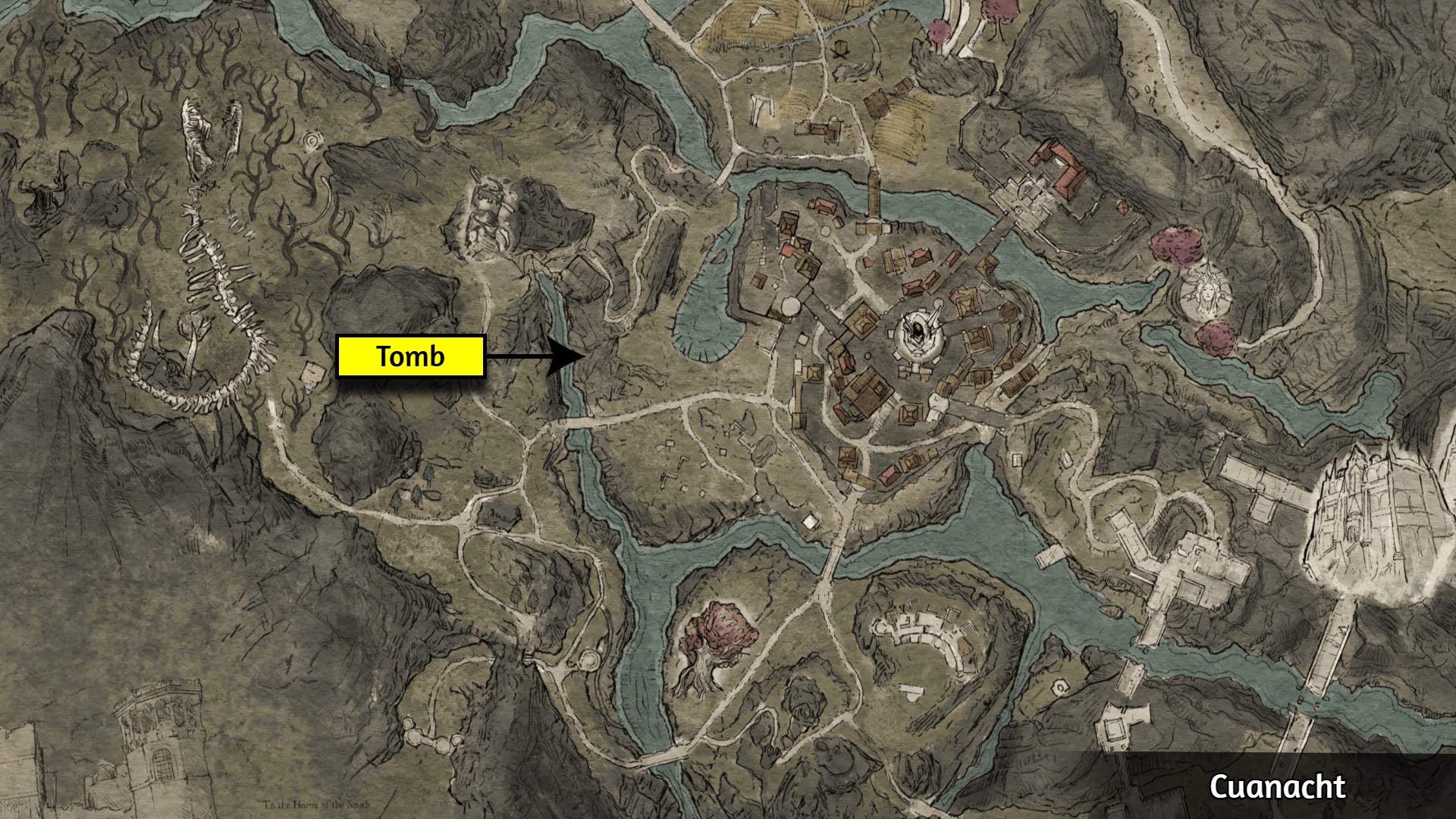Click the yellow Tomb label
1456x819 pixels.
click(410, 356)
